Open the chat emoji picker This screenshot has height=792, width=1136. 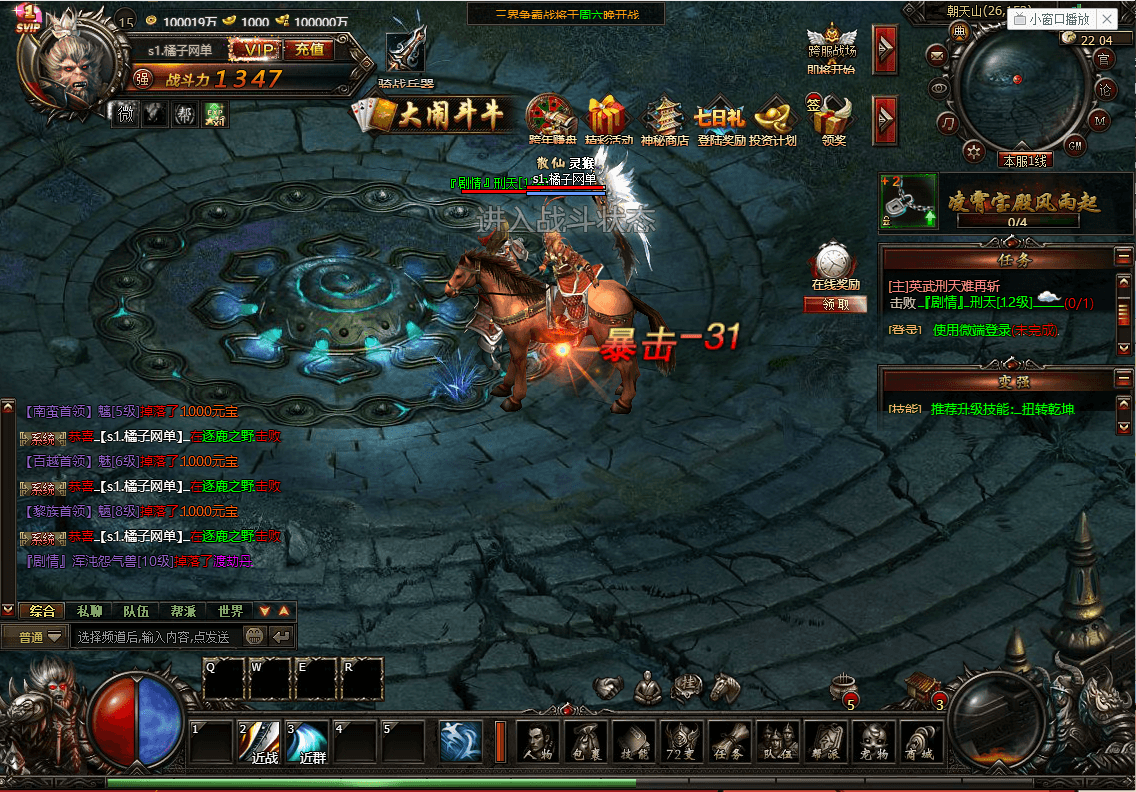[254, 636]
